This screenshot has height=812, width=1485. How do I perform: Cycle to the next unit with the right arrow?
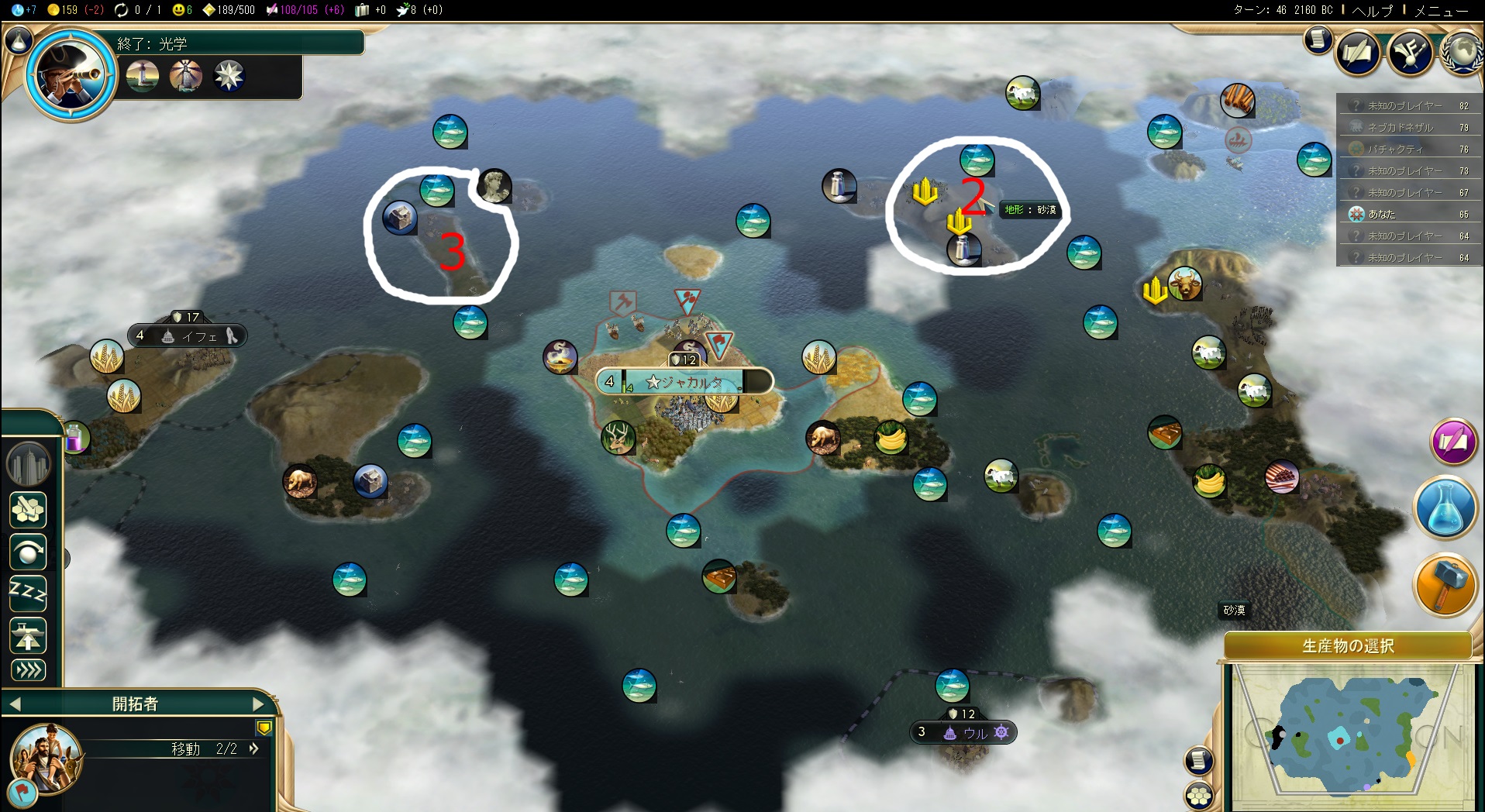pos(260,704)
